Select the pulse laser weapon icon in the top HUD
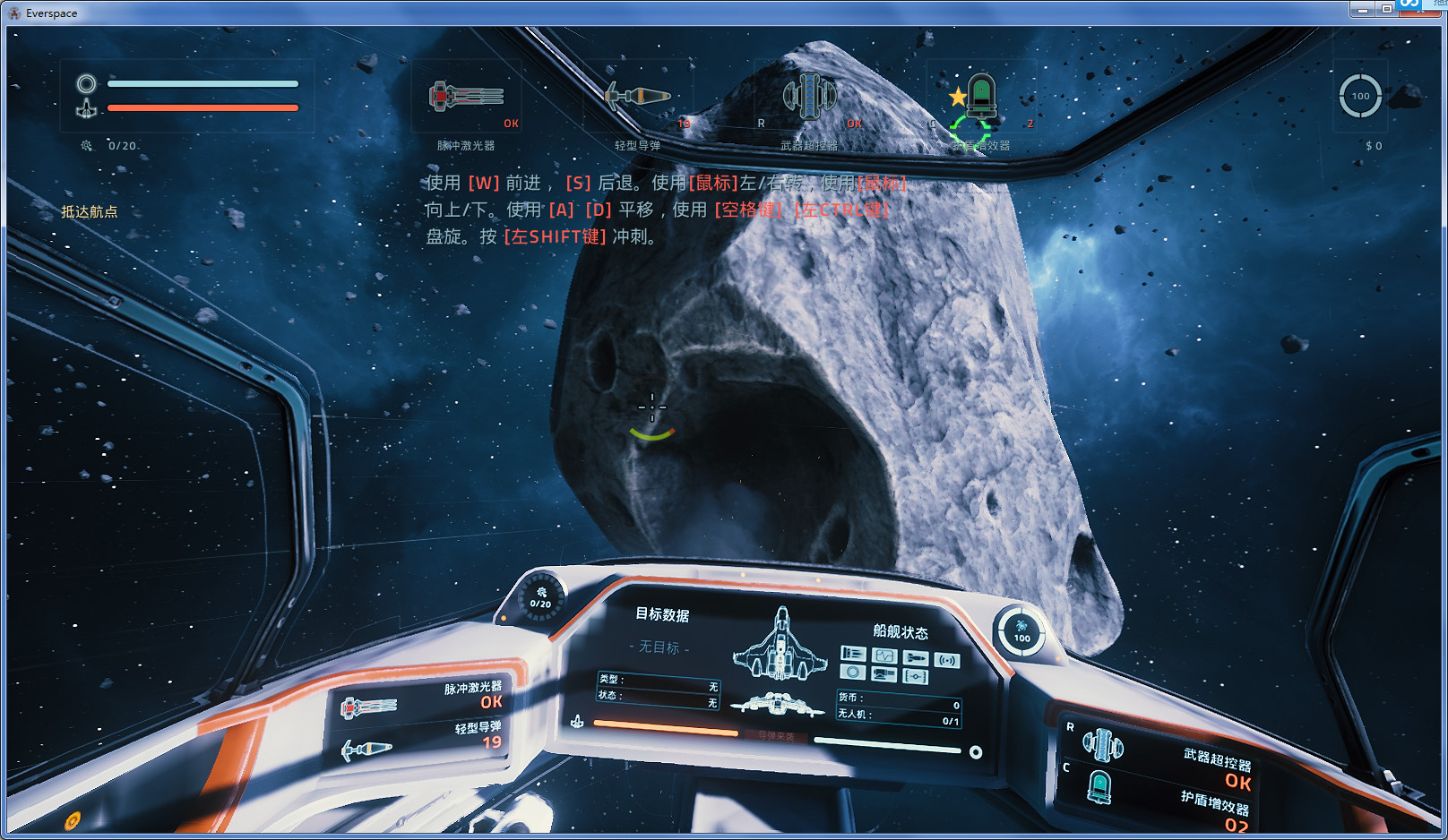The width and height of the screenshot is (1448, 840). click(466, 97)
